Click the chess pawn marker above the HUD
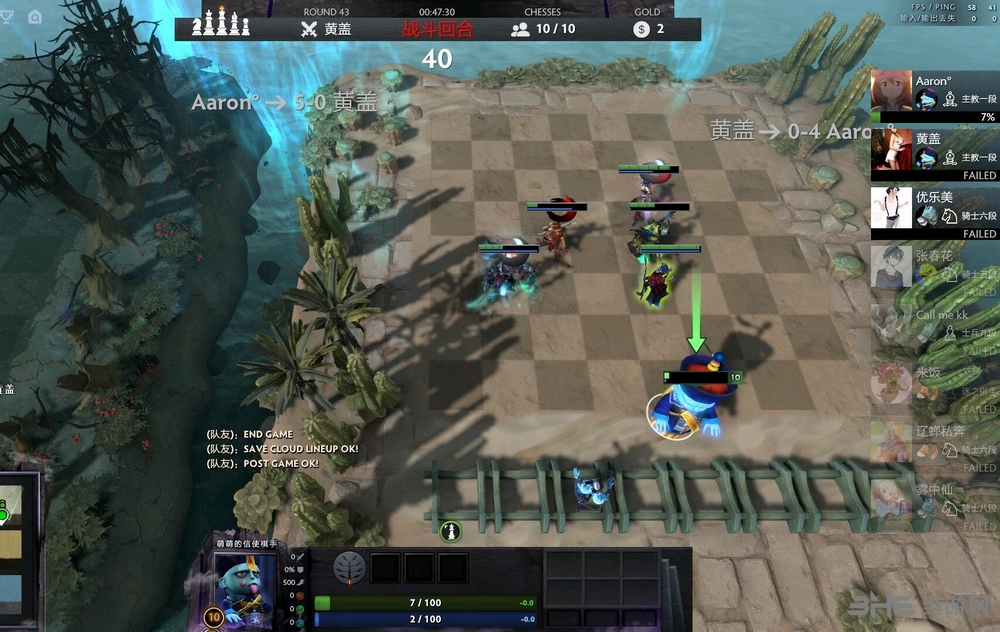The image size is (1000, 632). pyautogui.click(x=451, y=529)
